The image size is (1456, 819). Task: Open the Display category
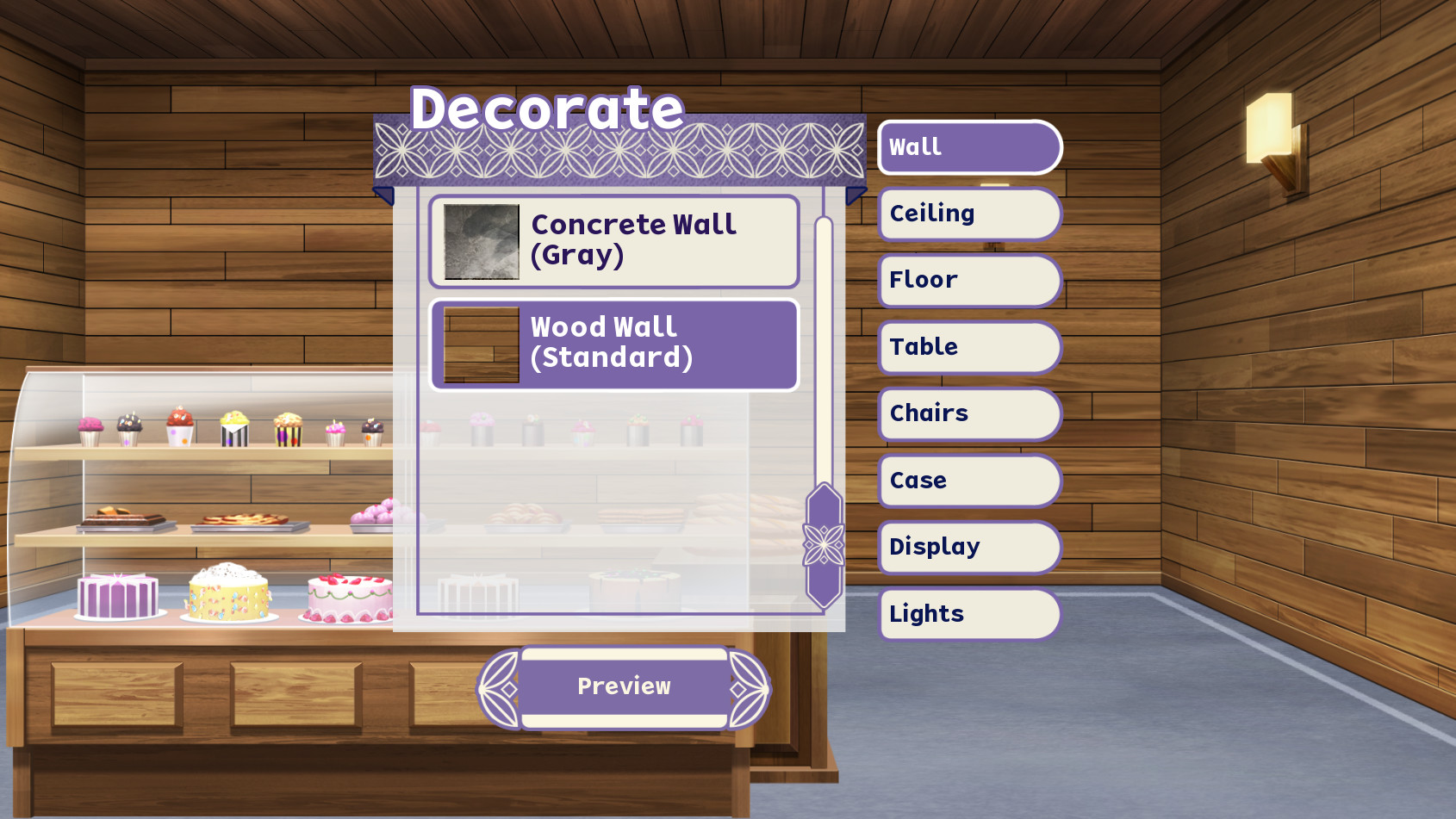point(968,547)
